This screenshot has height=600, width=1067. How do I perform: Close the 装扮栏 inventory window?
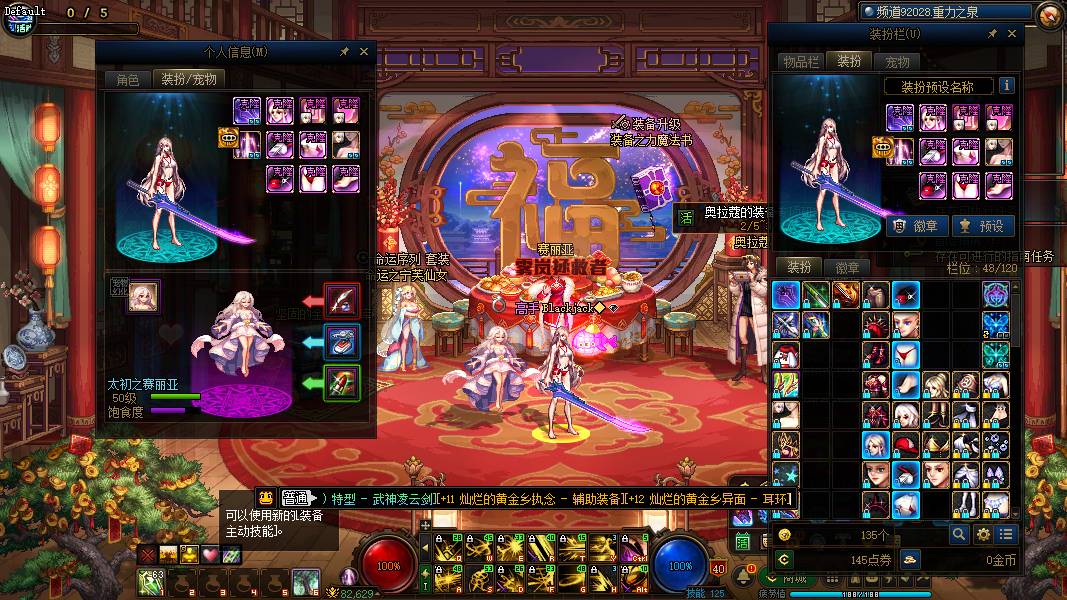pos(1012,34)
